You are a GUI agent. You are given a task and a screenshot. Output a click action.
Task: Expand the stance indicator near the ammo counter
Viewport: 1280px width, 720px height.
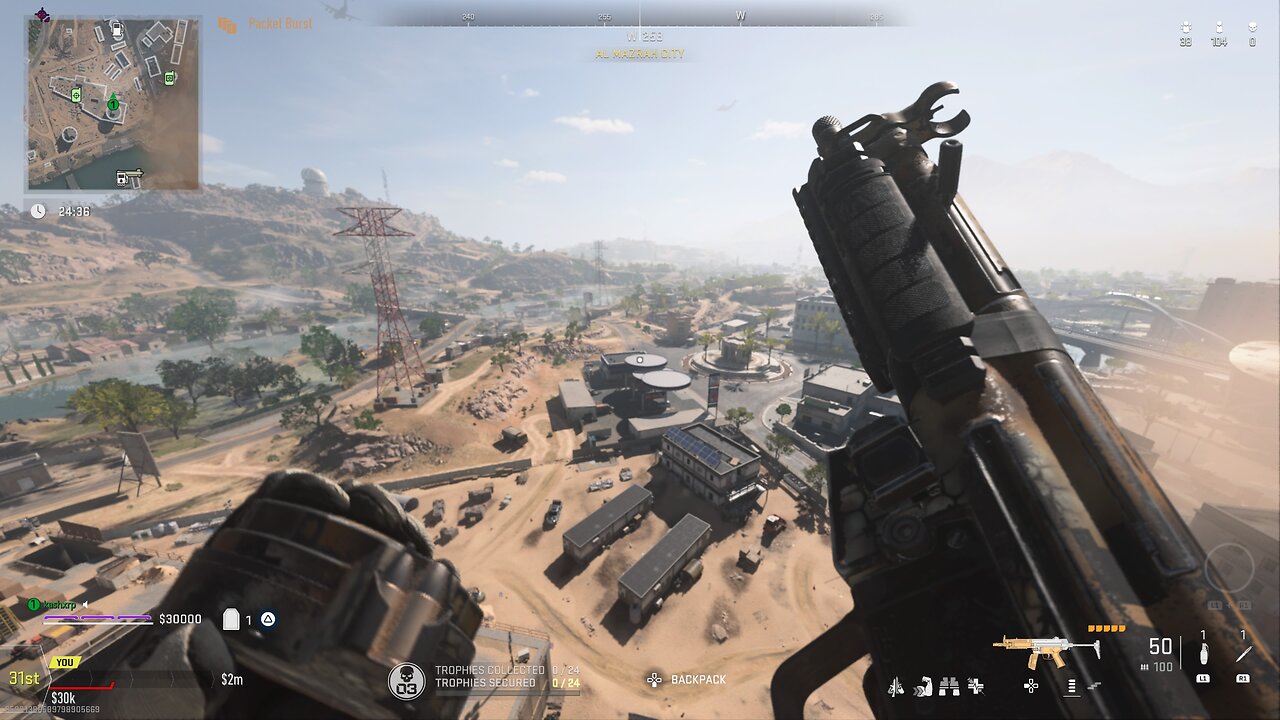(1071, 687)
